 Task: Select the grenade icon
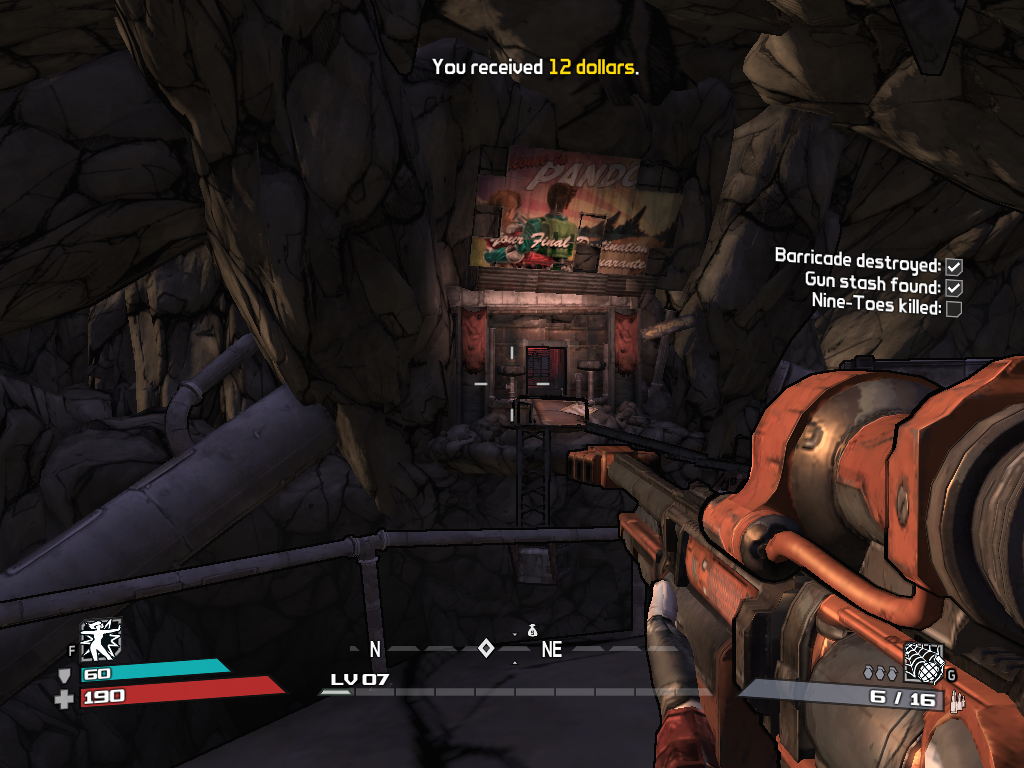pos(923,661)
